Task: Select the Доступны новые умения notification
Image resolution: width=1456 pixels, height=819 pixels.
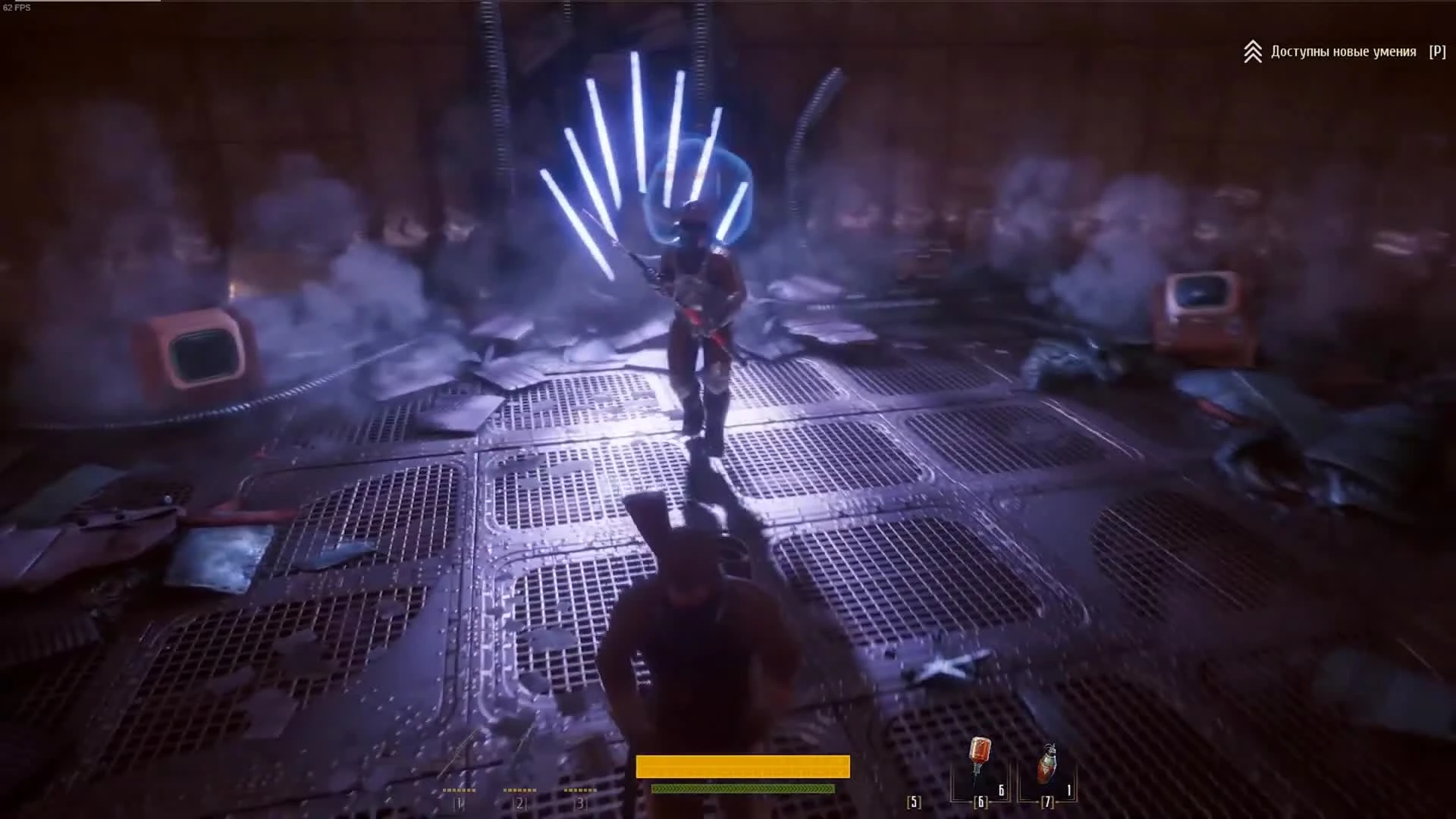Action: (x=1342, y=52)
